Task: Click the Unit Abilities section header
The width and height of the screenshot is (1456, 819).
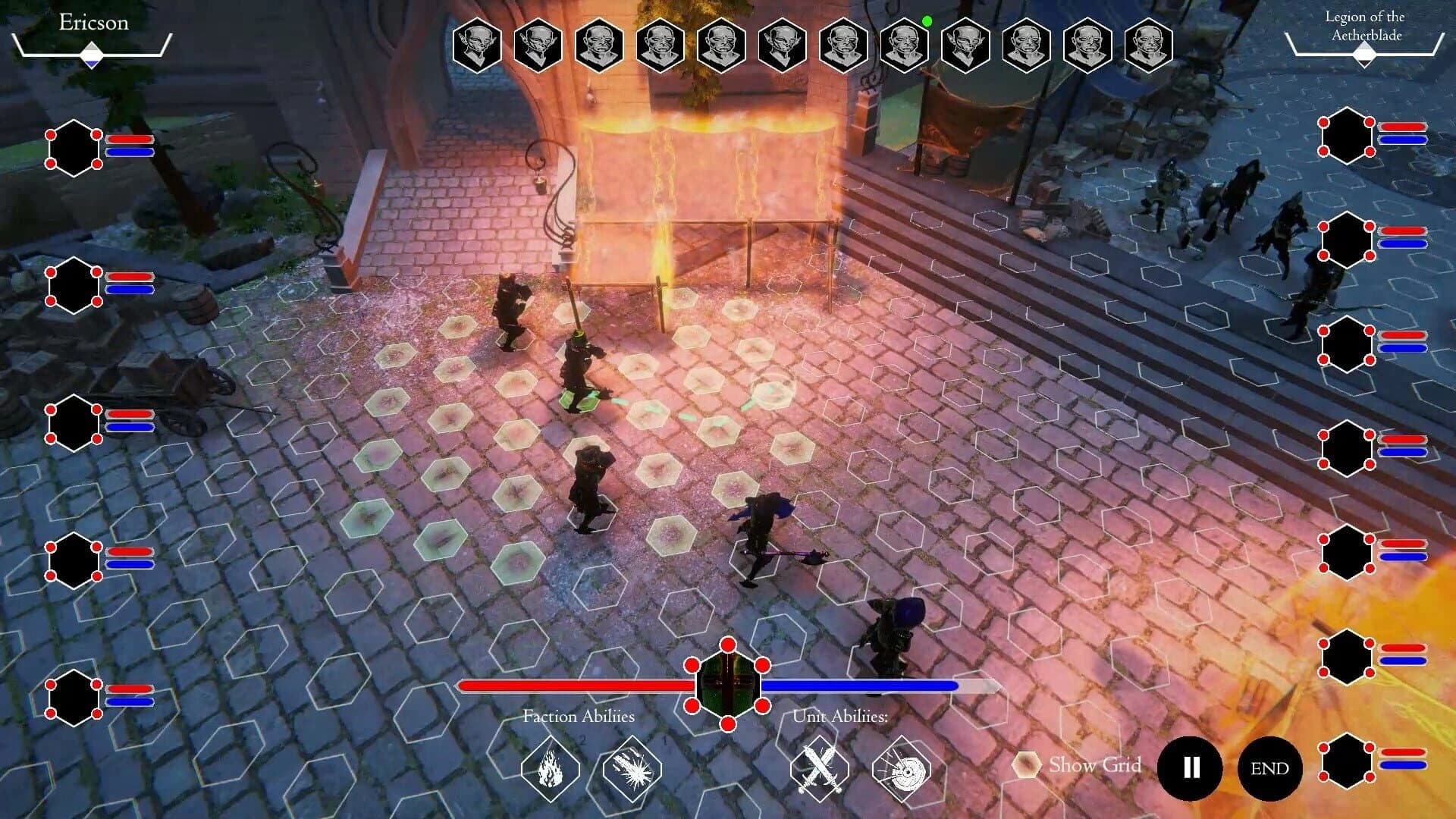Action: 840,716
